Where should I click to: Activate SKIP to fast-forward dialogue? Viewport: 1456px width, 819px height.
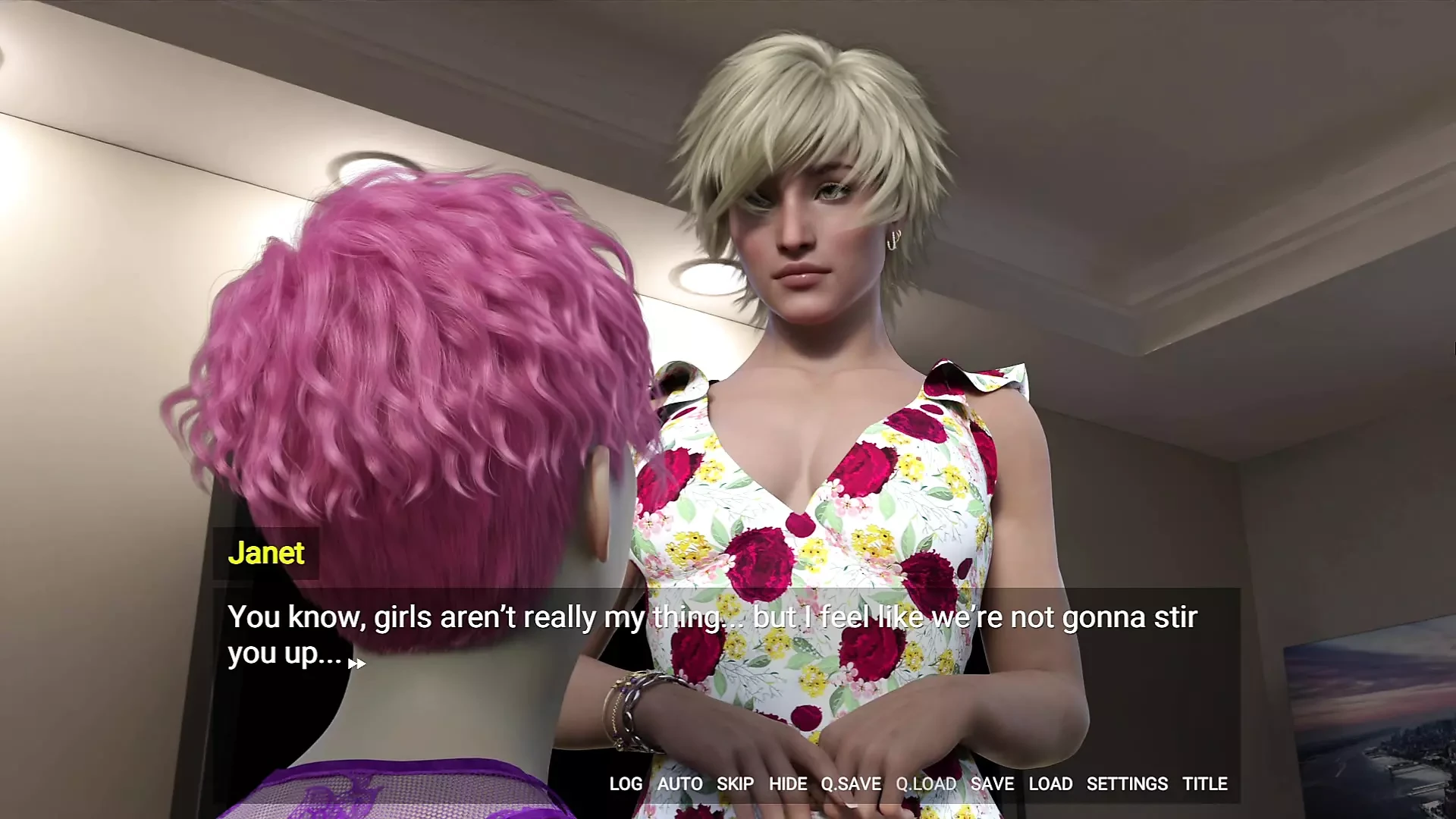[x=735, y=783]
